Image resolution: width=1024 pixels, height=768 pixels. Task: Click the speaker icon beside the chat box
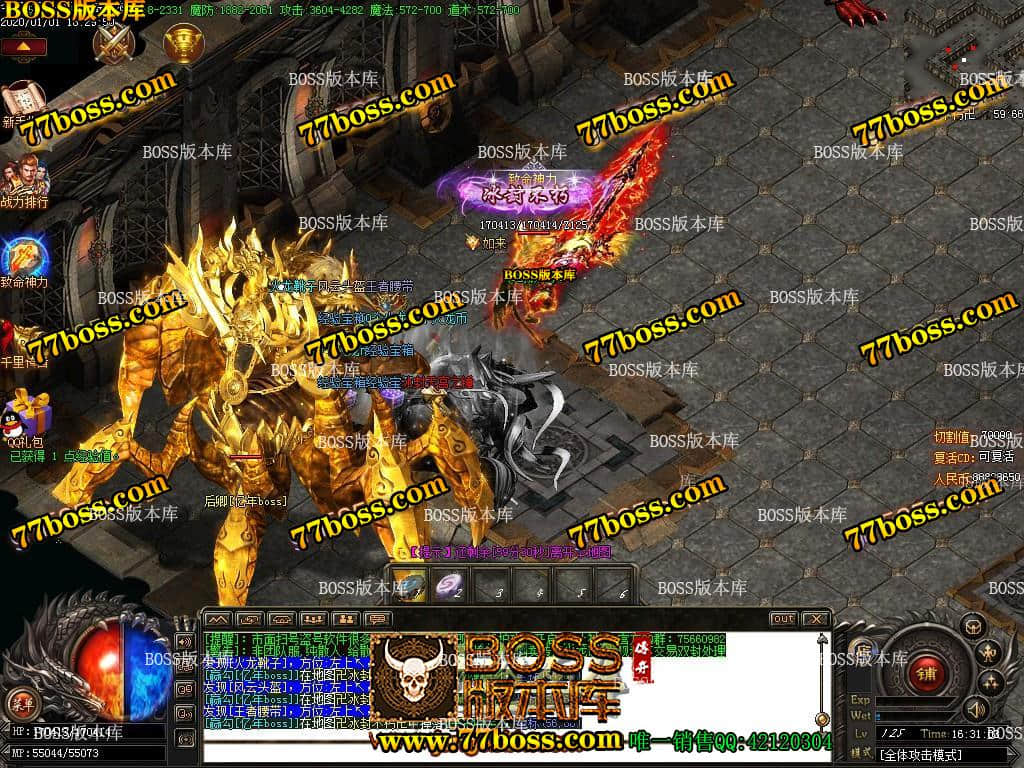click(x=184, y=641)
